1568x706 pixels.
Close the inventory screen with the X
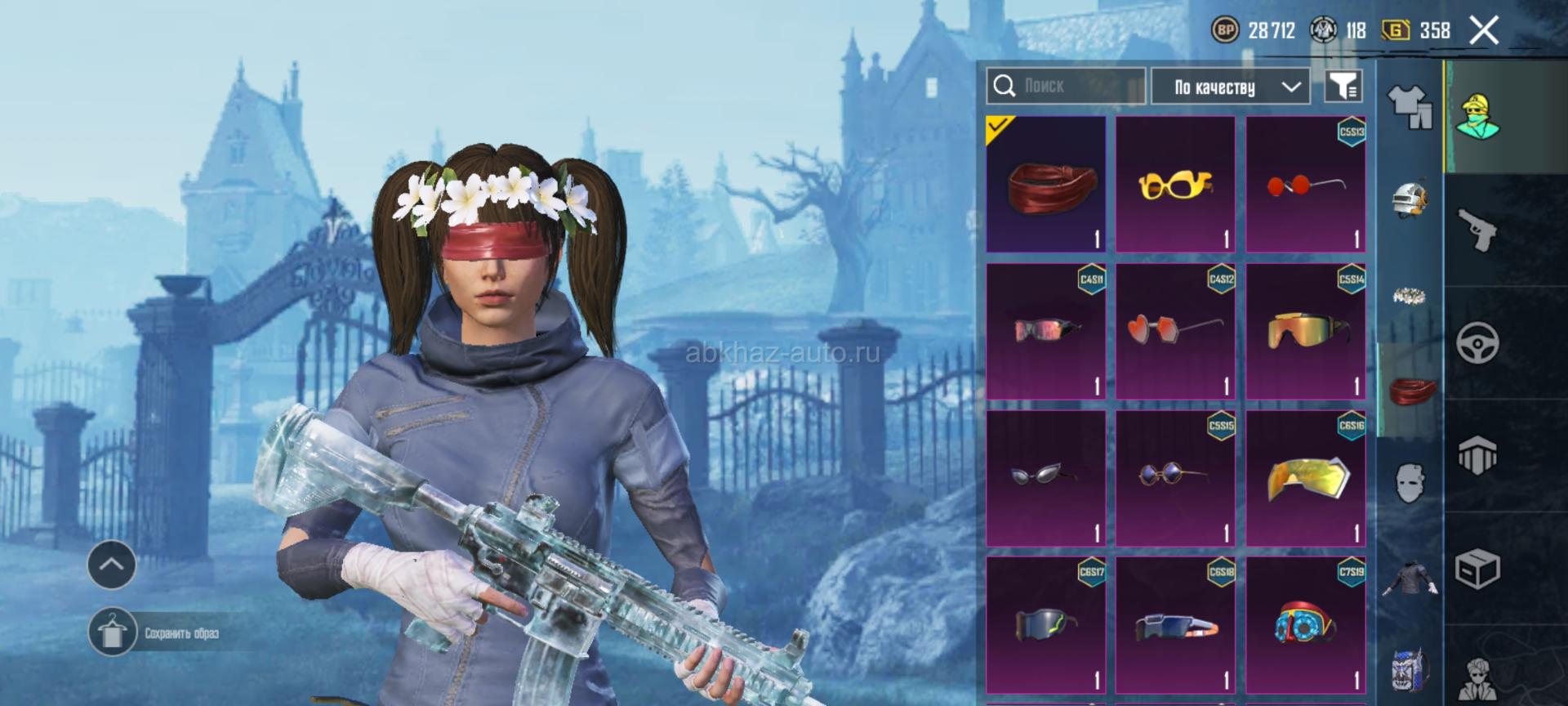coord(1484,31)
